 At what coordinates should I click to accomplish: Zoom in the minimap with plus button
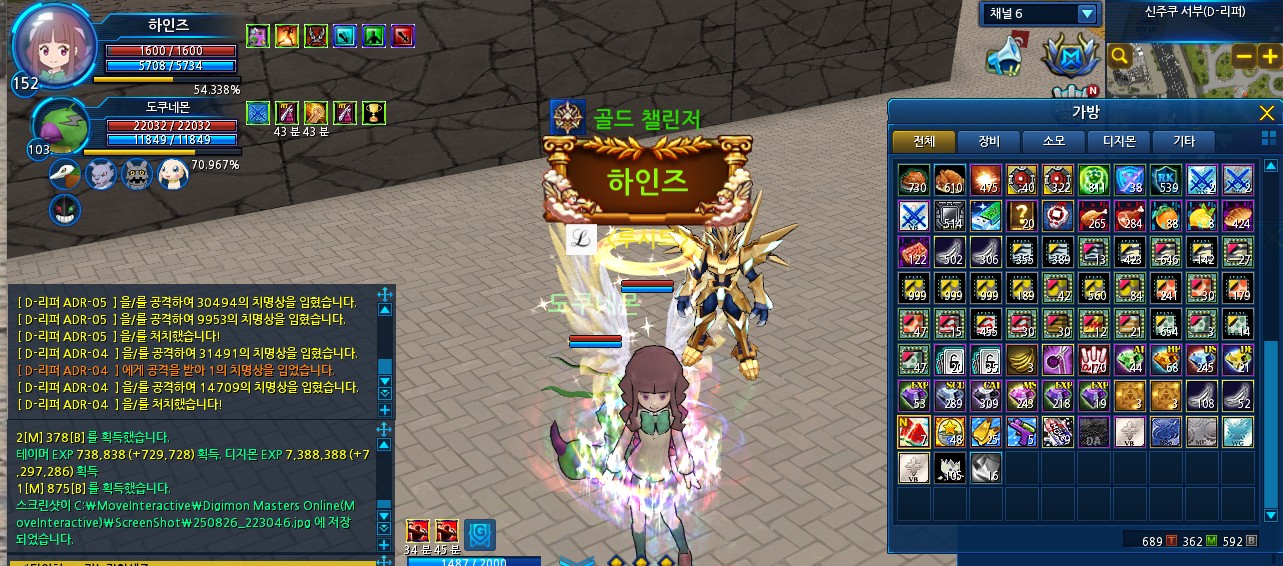pos(1269,56)
